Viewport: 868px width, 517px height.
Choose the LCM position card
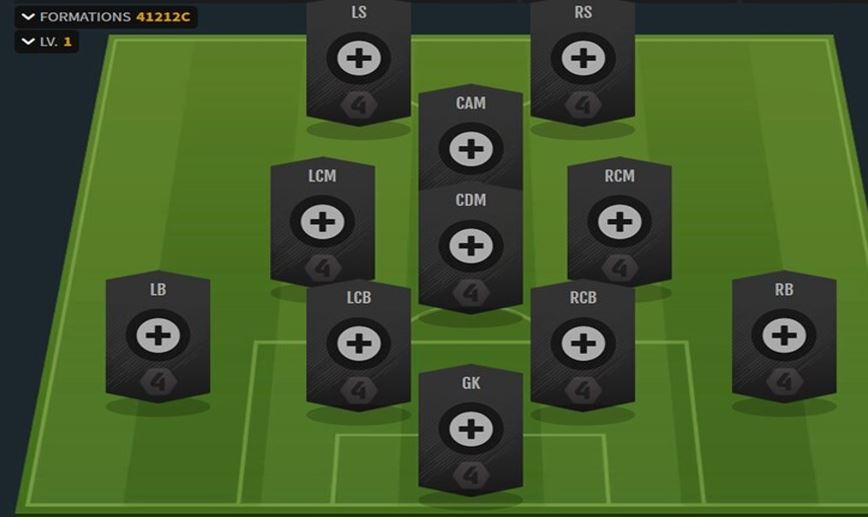coord(322,222)
